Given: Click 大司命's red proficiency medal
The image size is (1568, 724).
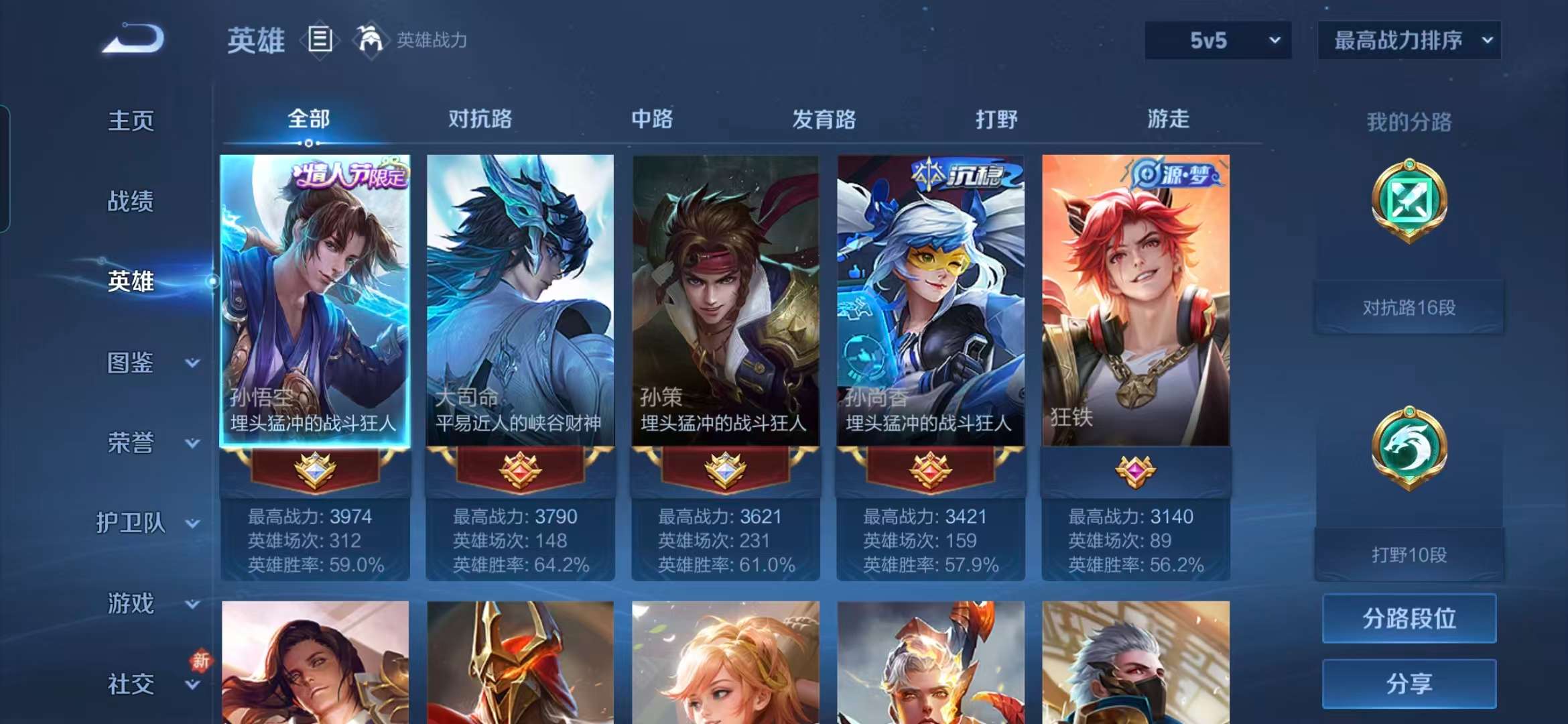Looking at the screenshot, I should pos(521,469).
